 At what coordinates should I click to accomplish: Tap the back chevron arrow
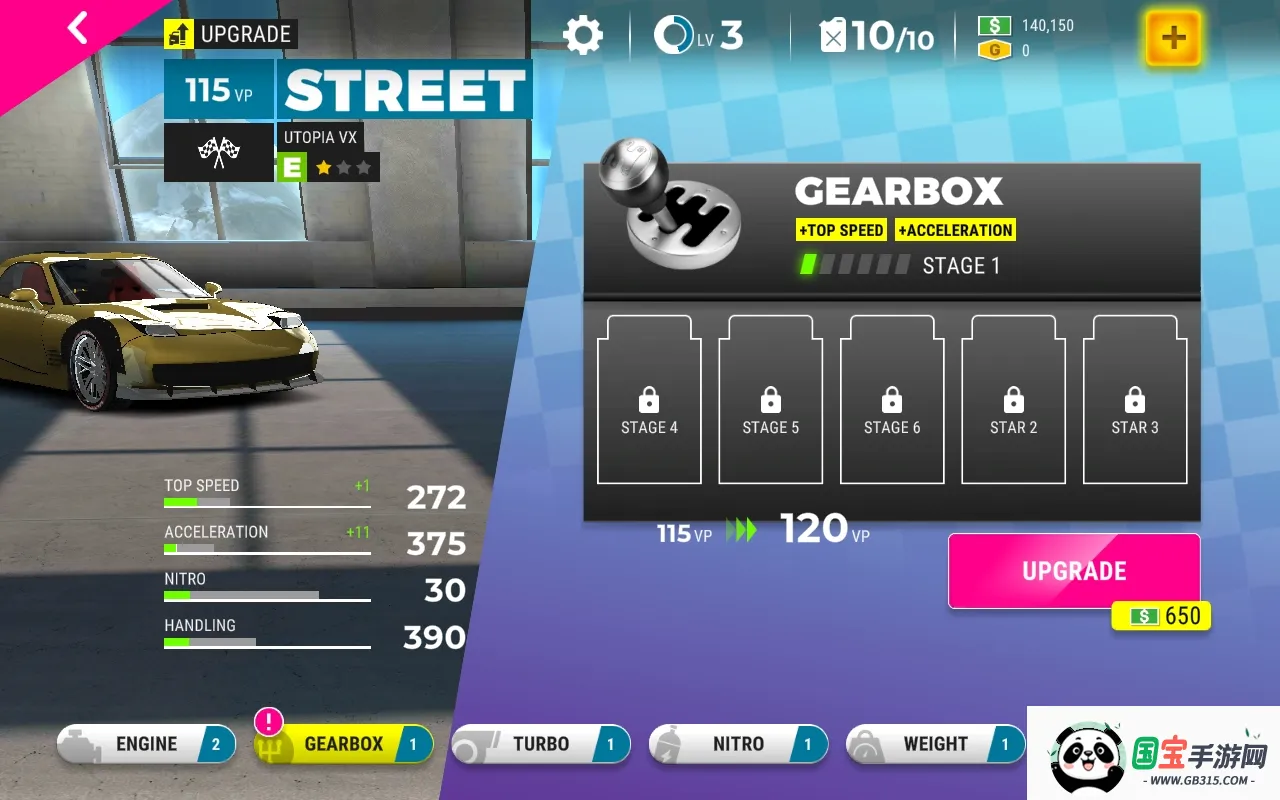(x=78, y=27)
